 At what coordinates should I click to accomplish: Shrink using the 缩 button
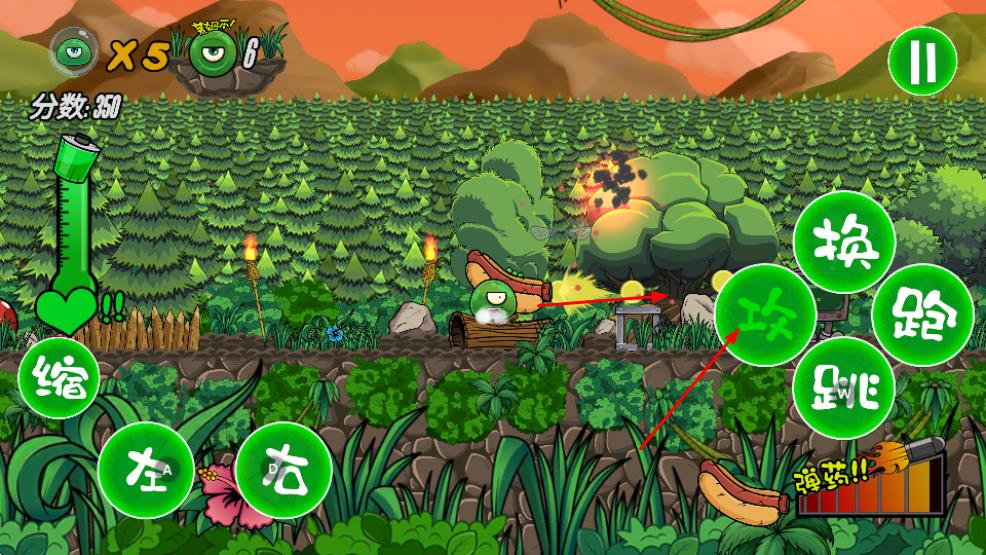click(59, 380)
